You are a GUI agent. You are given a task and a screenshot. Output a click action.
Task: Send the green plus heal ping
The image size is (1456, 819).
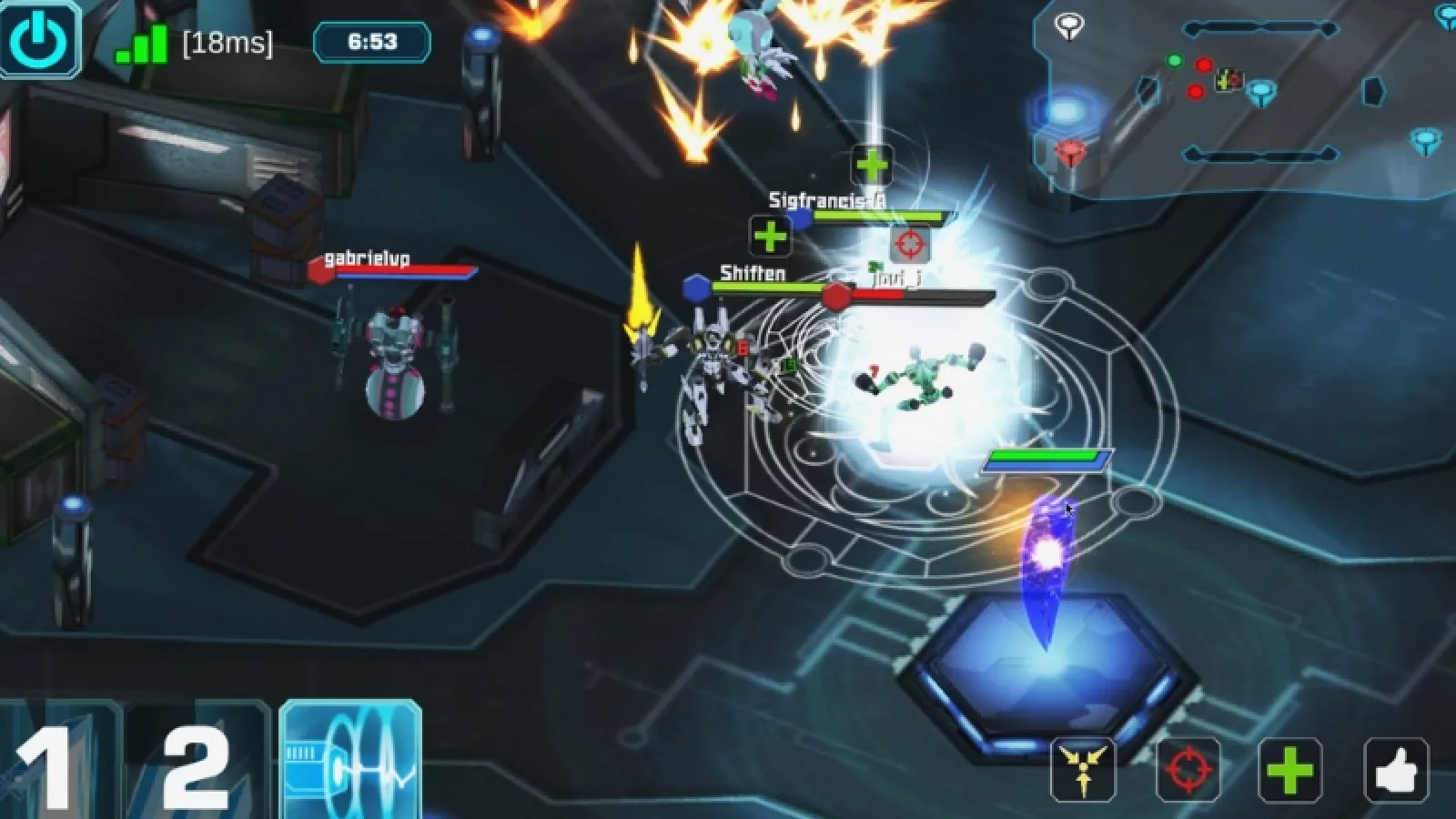point(1290,770)
